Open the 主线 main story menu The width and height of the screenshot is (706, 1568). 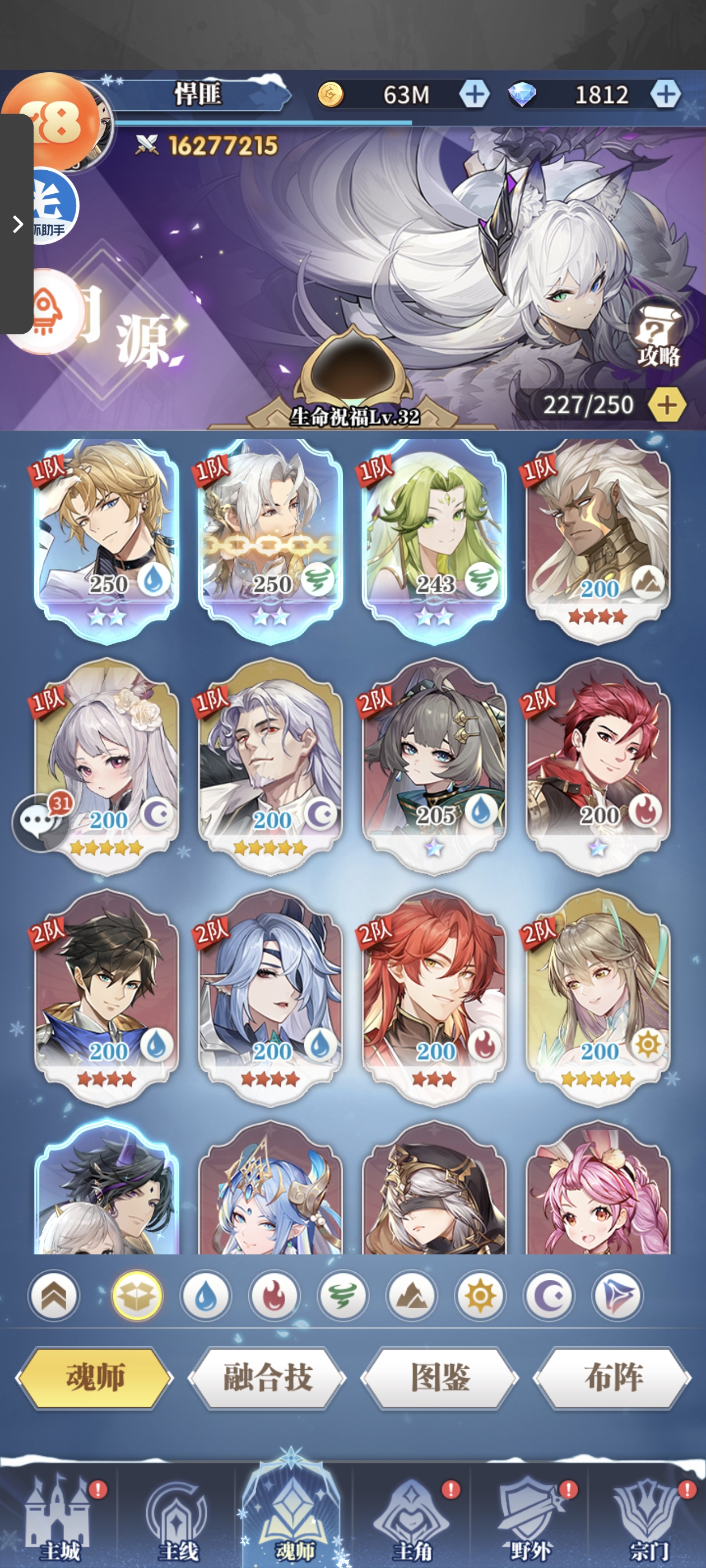(177, 1520)
